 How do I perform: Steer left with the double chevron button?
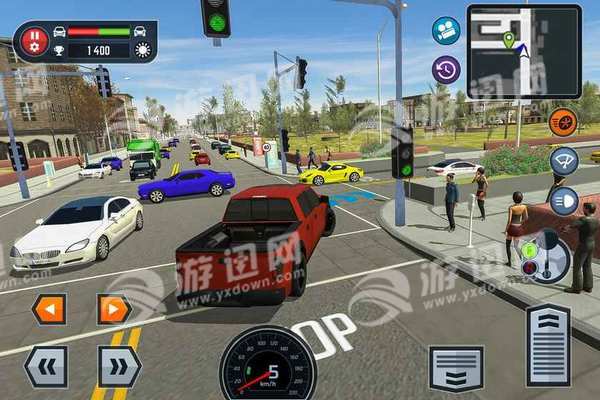pyautogui.click(x=46, y=366)
